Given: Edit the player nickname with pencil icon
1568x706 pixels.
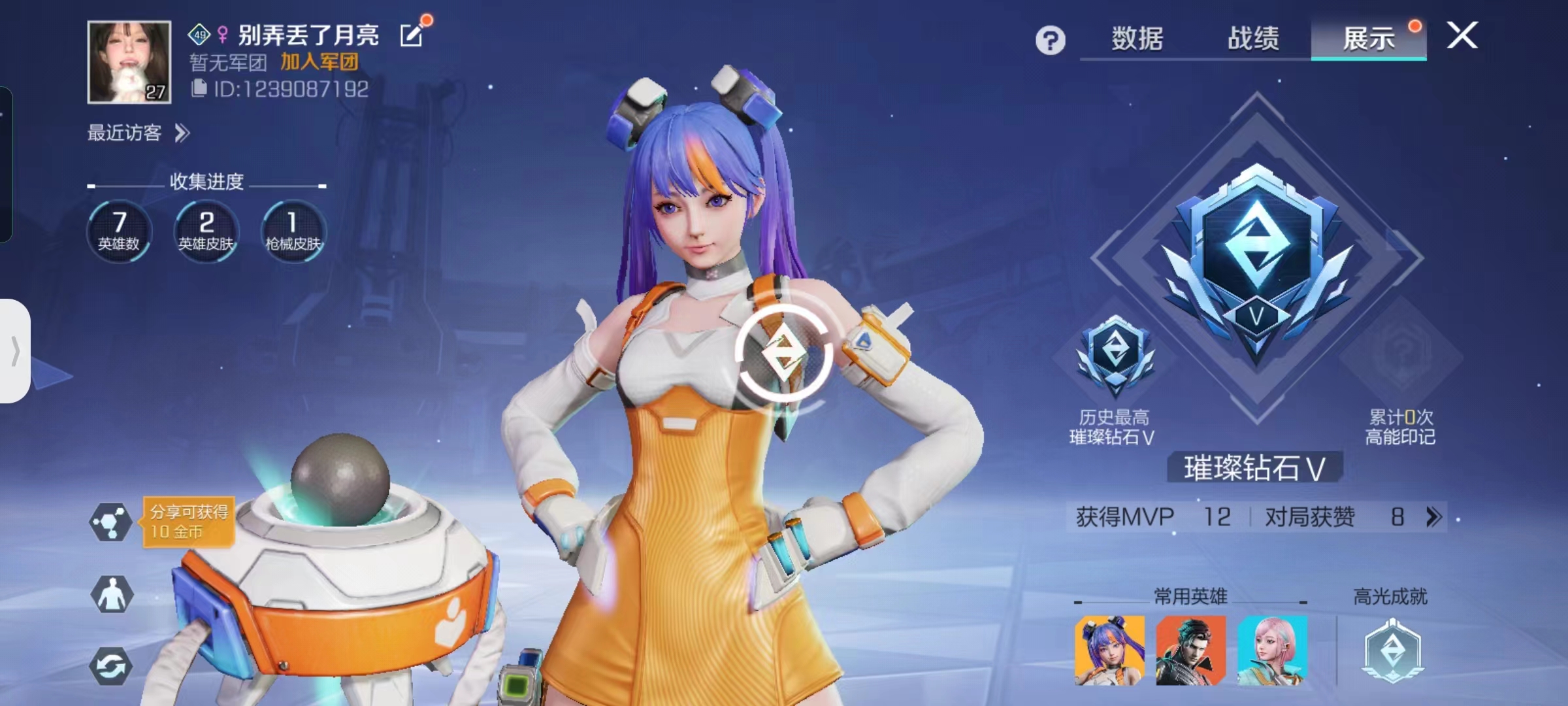Looking at the screenshot, I should click(x=412, y=35).
